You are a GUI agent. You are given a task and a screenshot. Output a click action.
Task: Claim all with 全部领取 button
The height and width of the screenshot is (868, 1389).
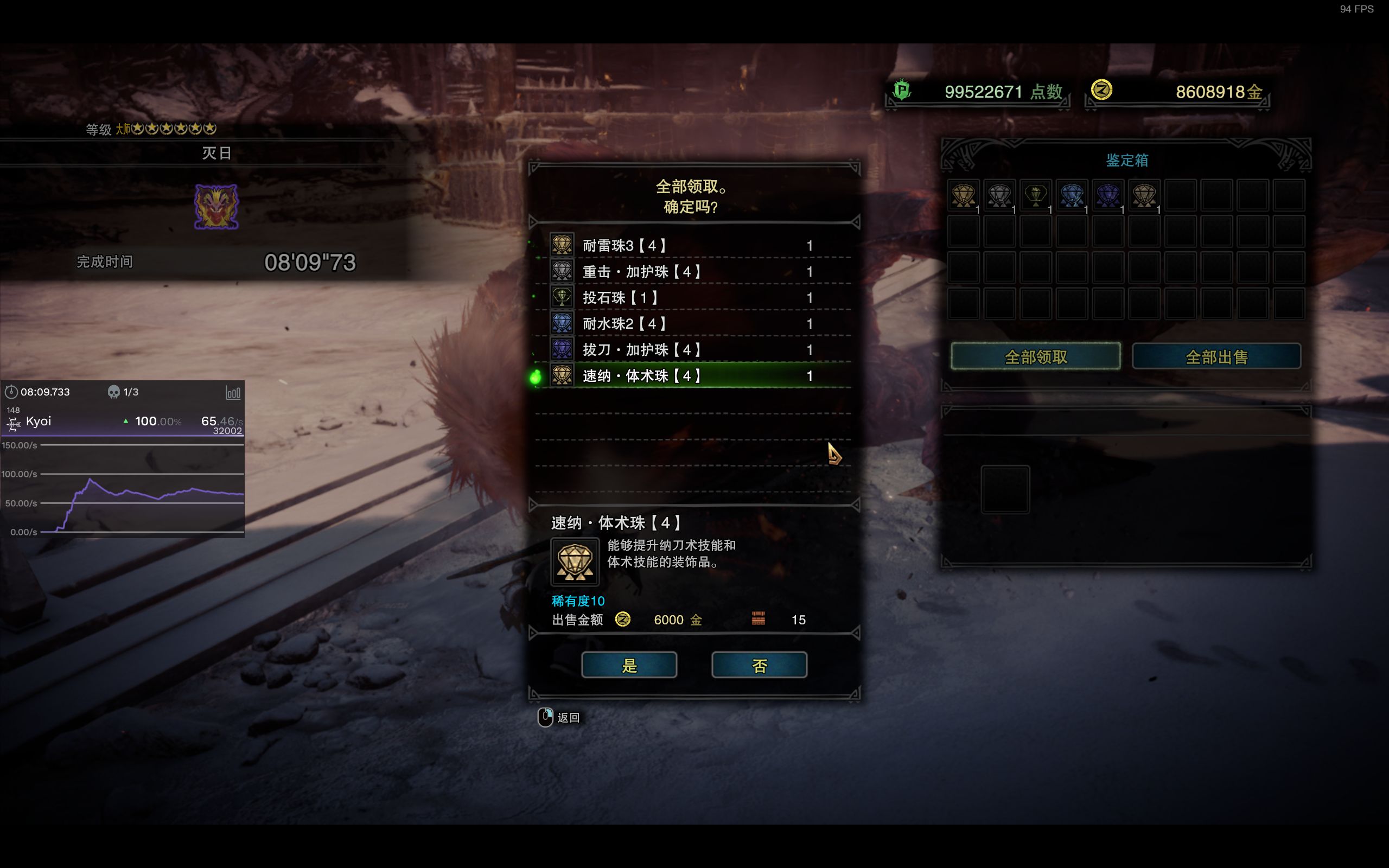(1035, 357)
